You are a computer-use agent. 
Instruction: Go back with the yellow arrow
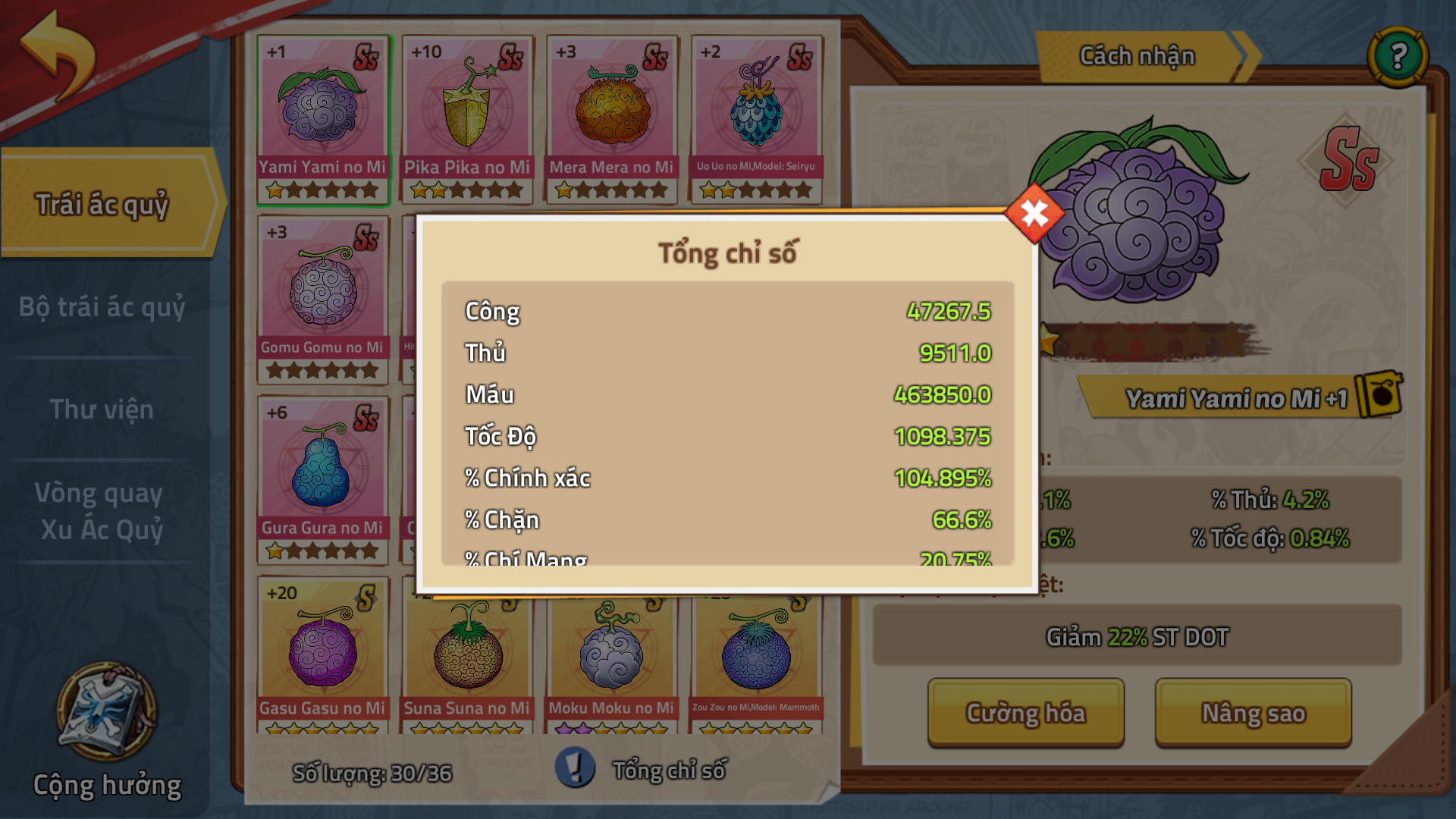59,54
